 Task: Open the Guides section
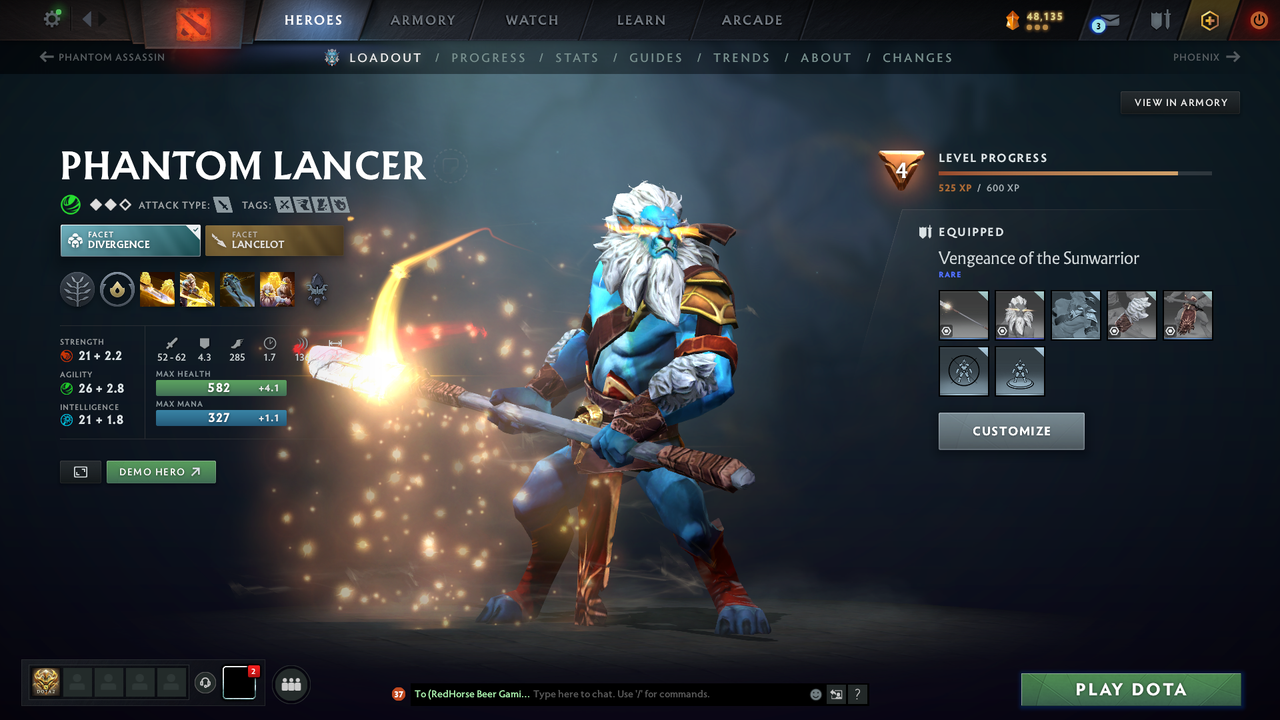[655, 58]
